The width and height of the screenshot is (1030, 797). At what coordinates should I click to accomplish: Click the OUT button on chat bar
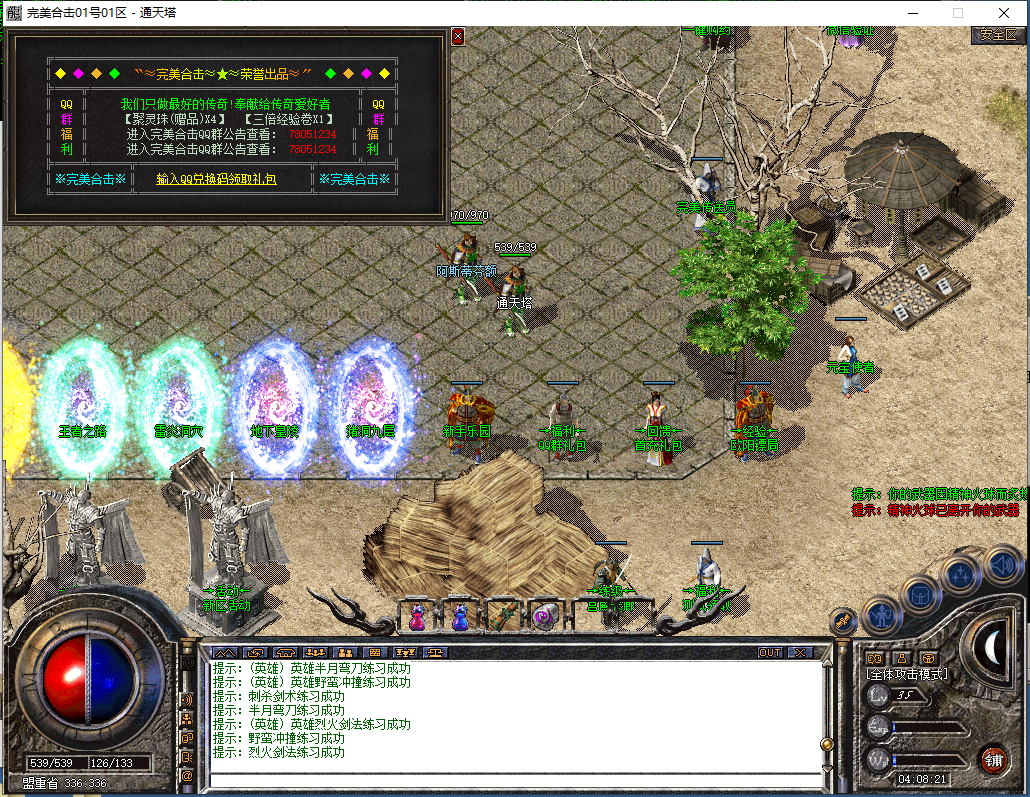point(770,652)
